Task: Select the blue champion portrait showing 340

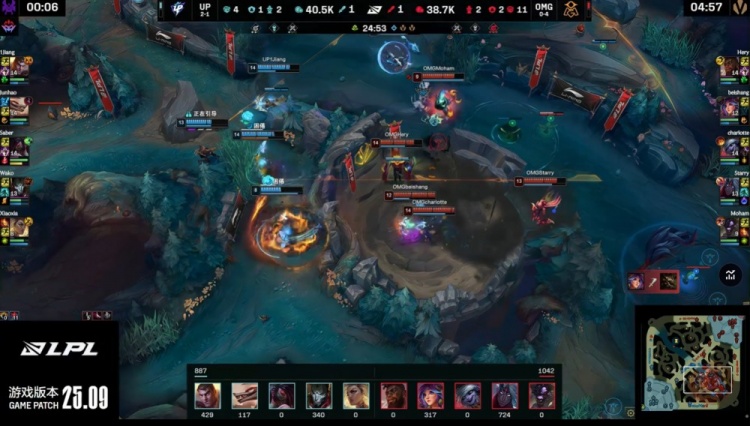Action: pyautogui.click(x=318, y=394)
